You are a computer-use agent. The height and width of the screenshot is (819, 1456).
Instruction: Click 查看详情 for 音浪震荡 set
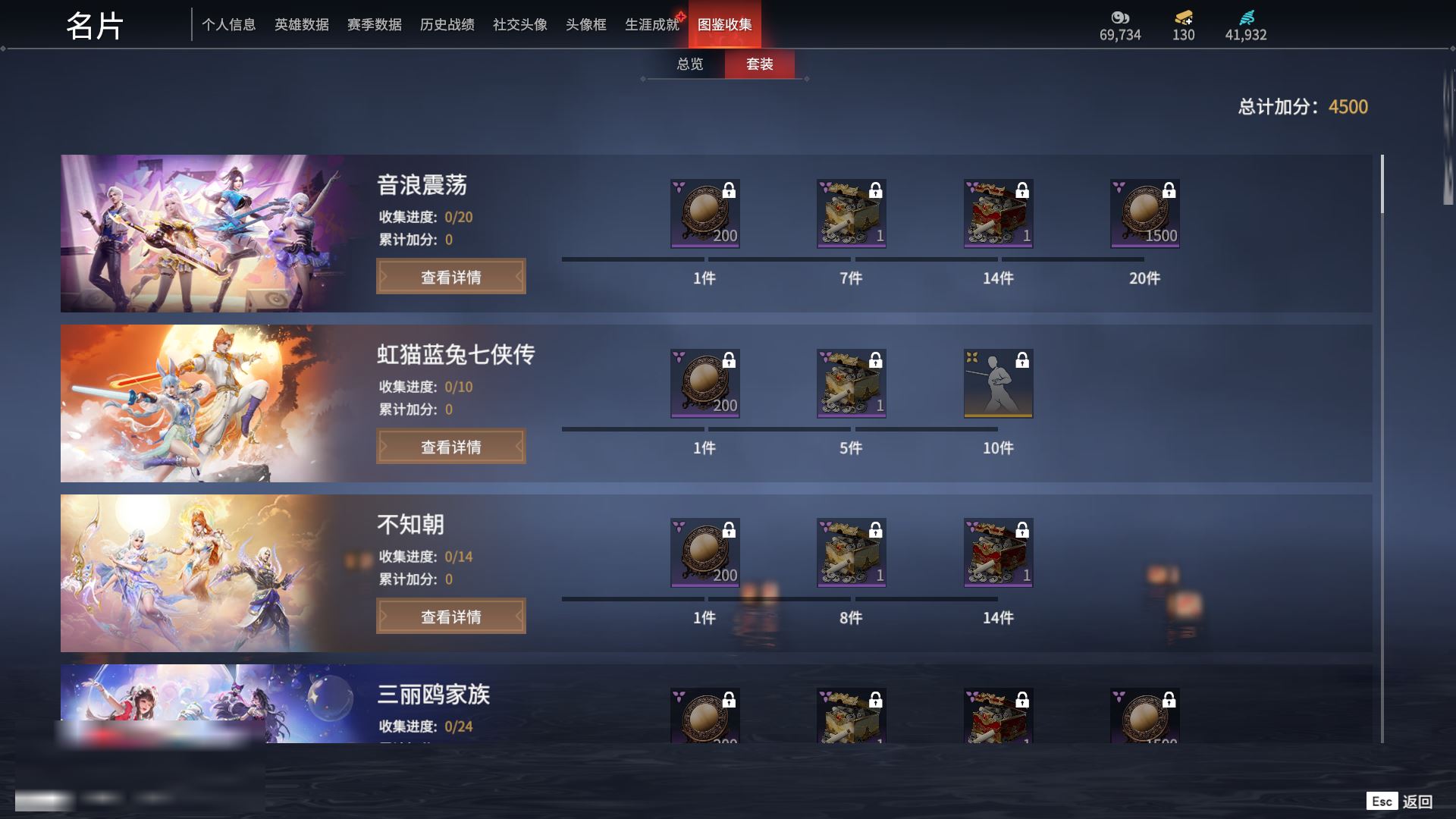(450, 277)
